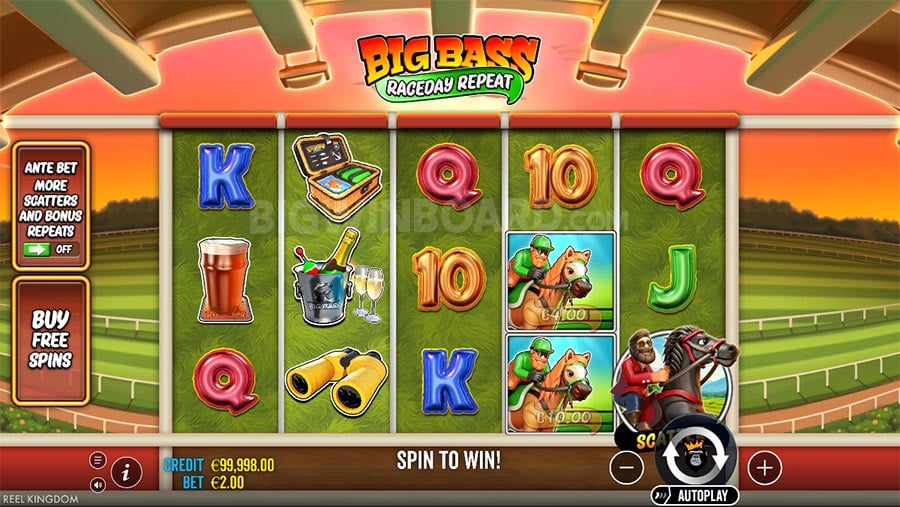Increase the bet with the plus button
Screen dimensions: 900x507
(x=764, y=466)
